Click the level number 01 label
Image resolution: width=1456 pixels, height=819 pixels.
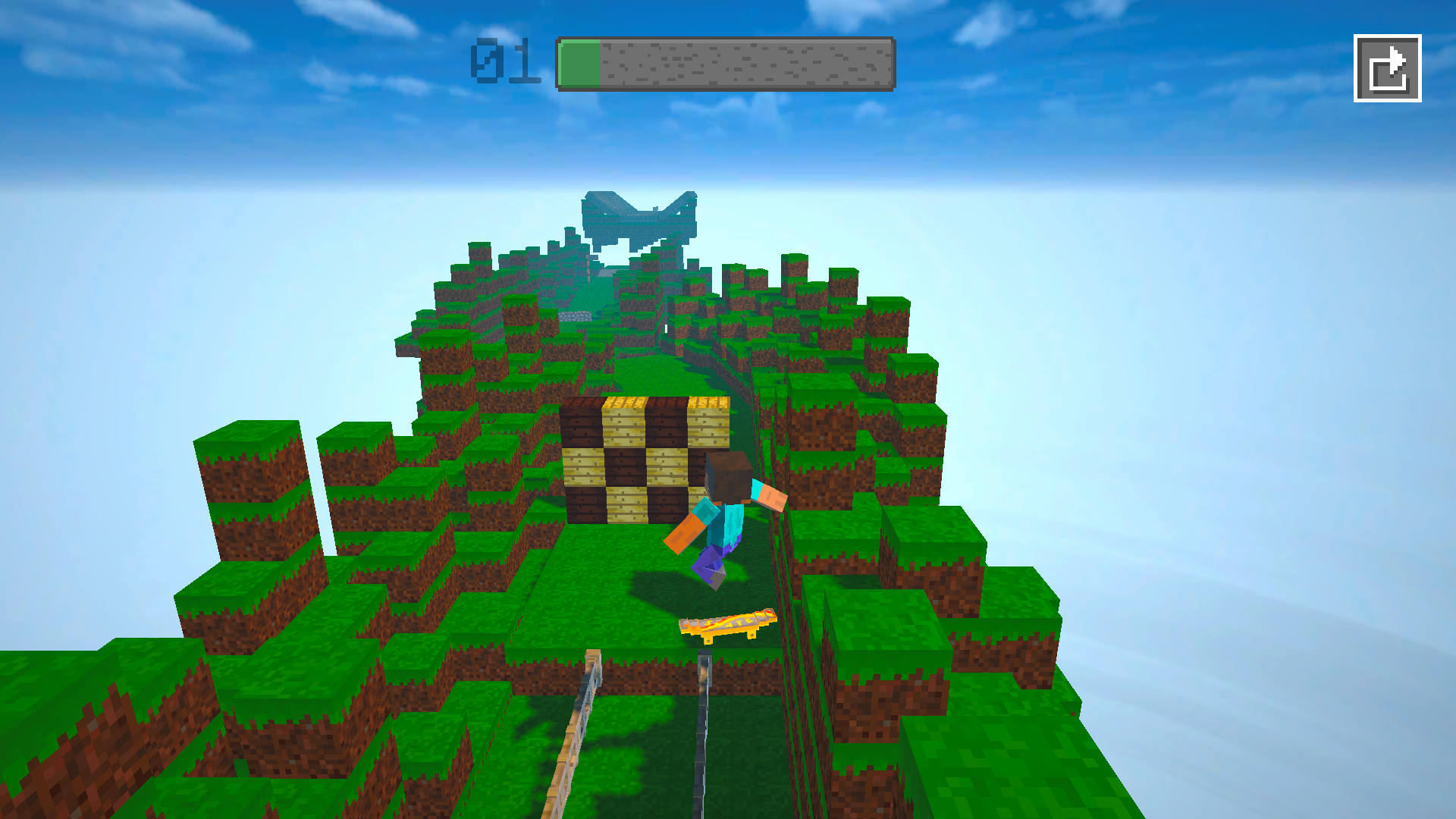tap(504, 62)
